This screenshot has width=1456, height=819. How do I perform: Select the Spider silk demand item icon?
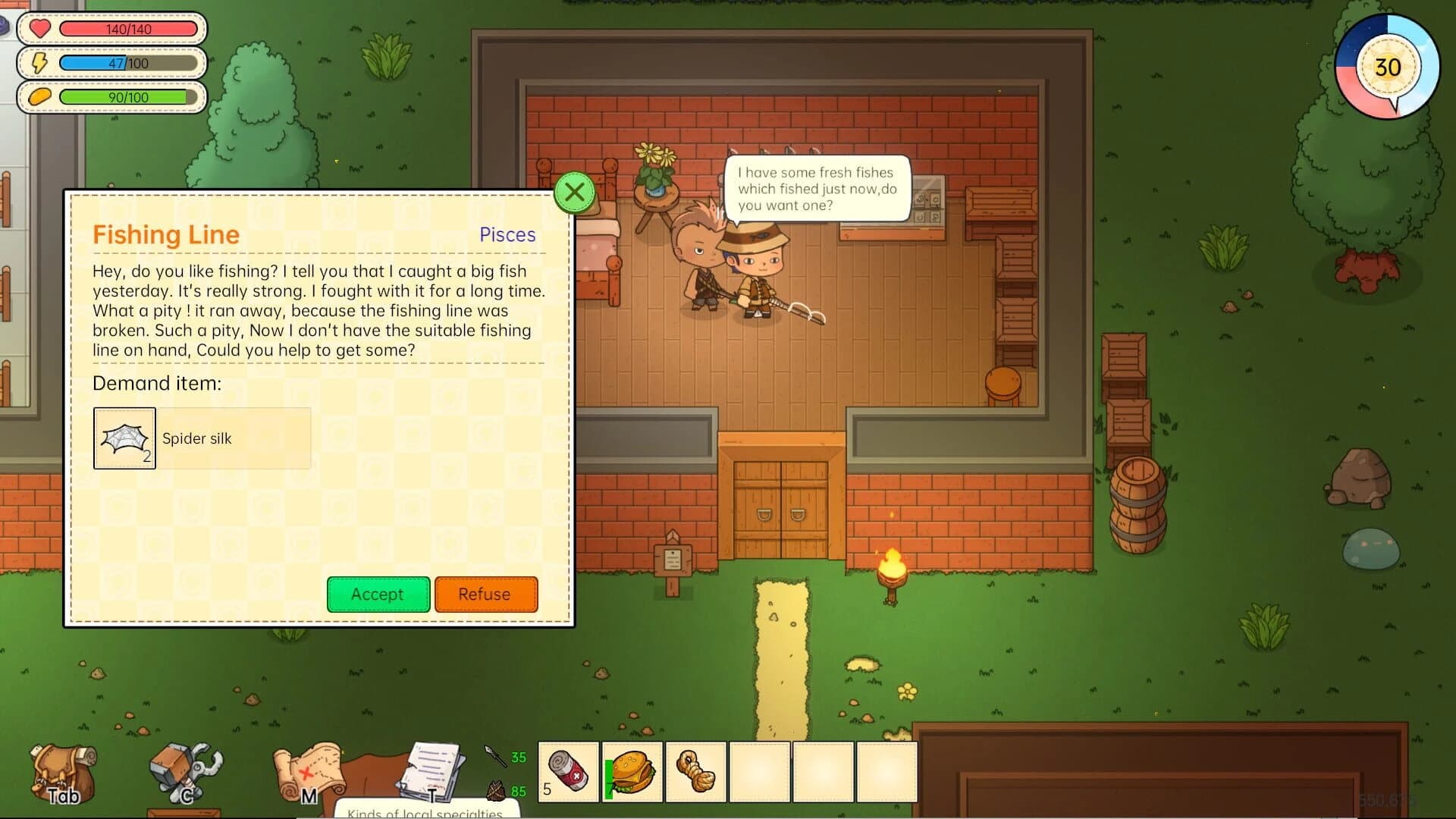tap(124, 438)
